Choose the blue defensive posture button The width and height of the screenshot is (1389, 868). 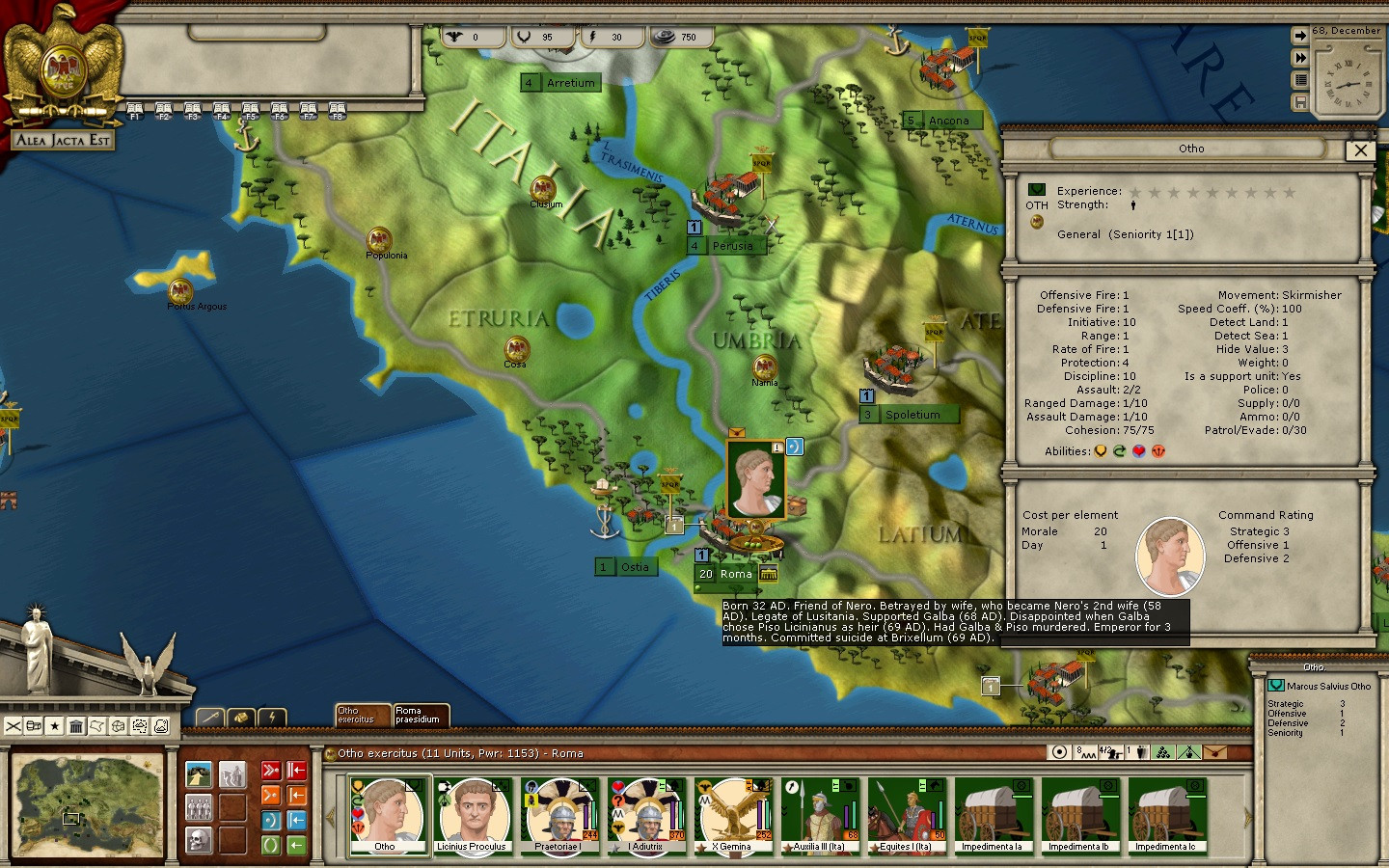(x=271, y=821)
